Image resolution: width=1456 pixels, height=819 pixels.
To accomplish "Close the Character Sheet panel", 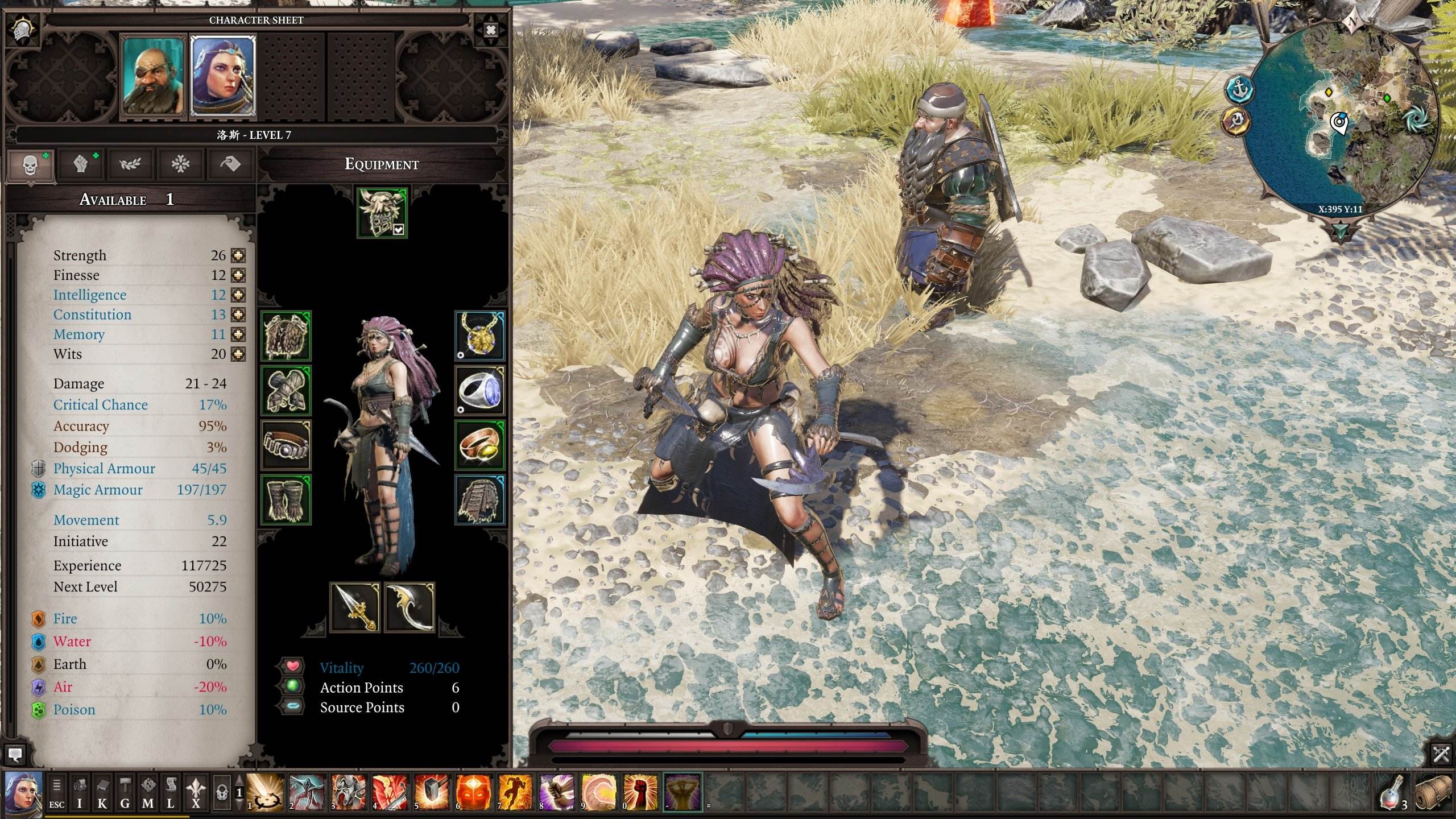I will [x=490, y=30].
